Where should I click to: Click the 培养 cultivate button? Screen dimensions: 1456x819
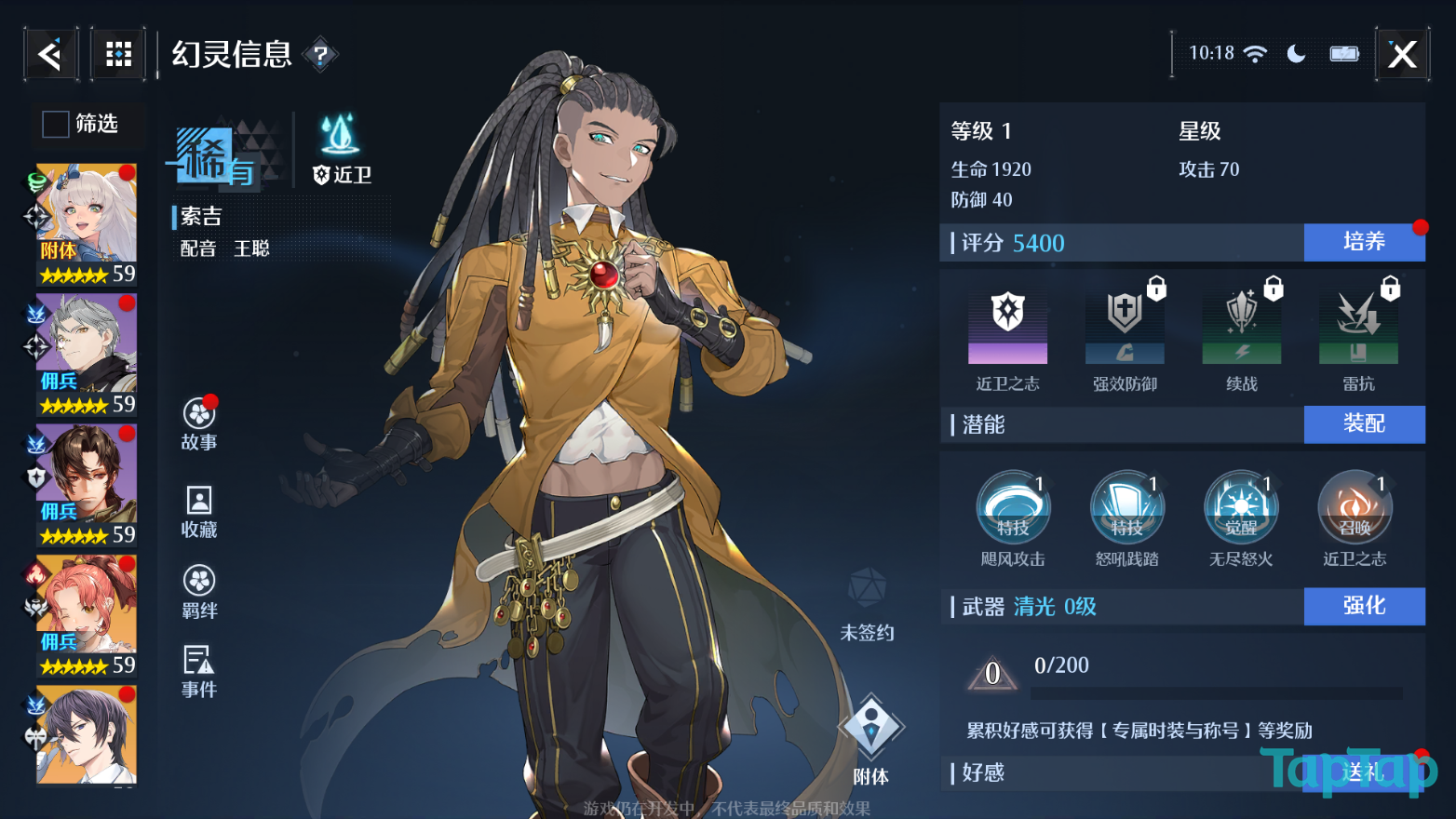tap(1364, 242)
